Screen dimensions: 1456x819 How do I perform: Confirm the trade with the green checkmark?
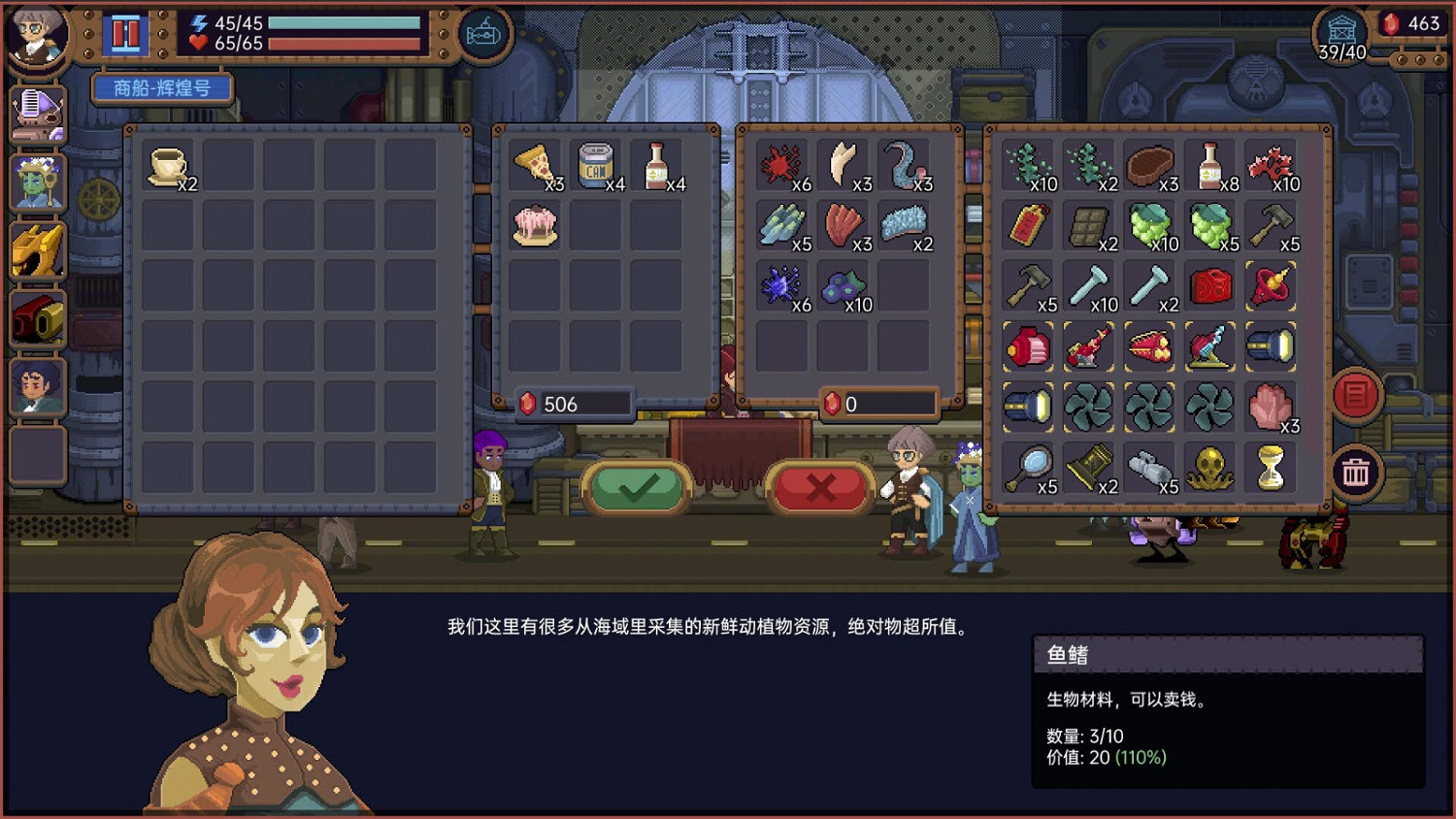[x=639, y=488]
